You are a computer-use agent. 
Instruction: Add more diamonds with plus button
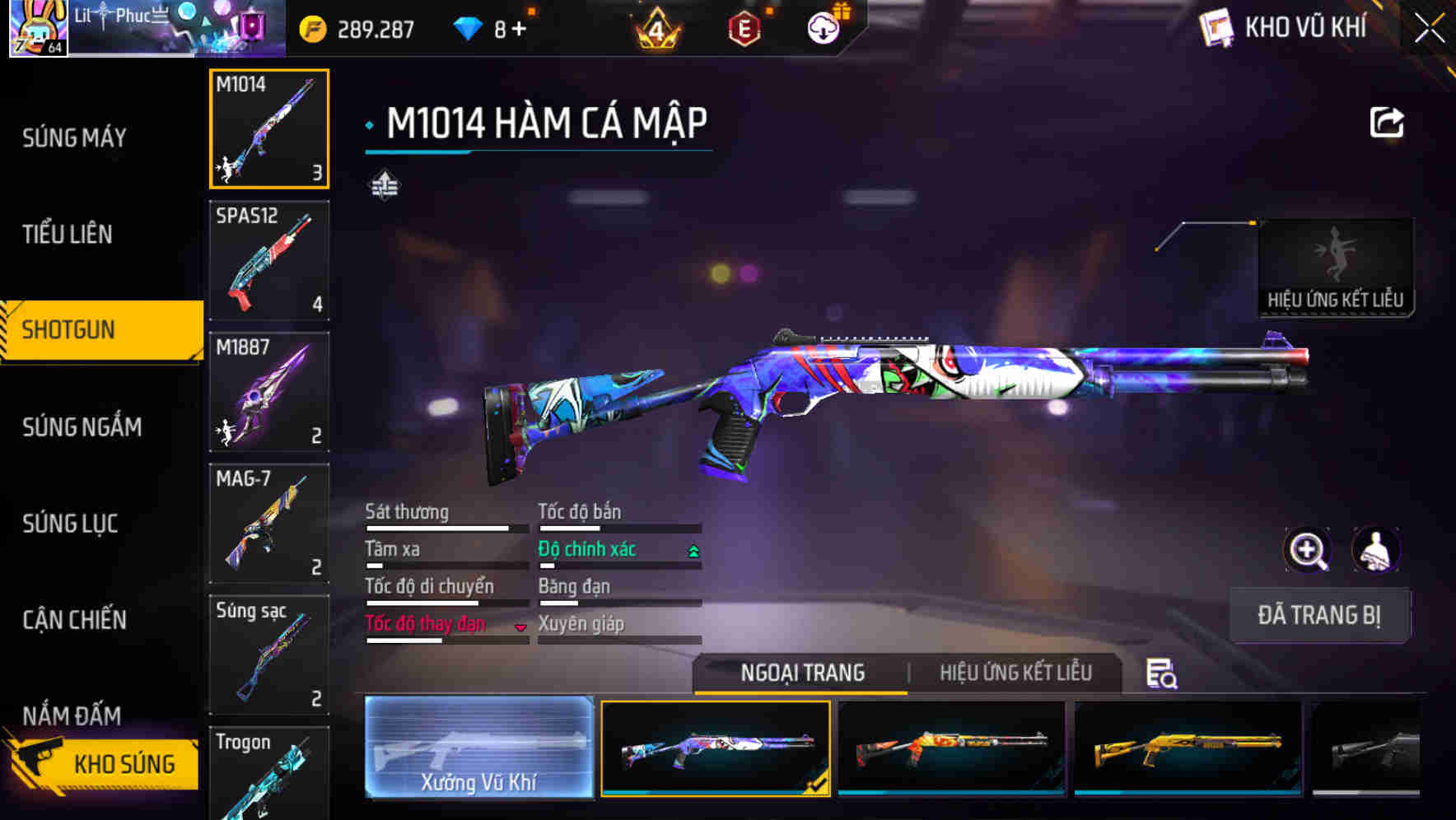(519, 30)
